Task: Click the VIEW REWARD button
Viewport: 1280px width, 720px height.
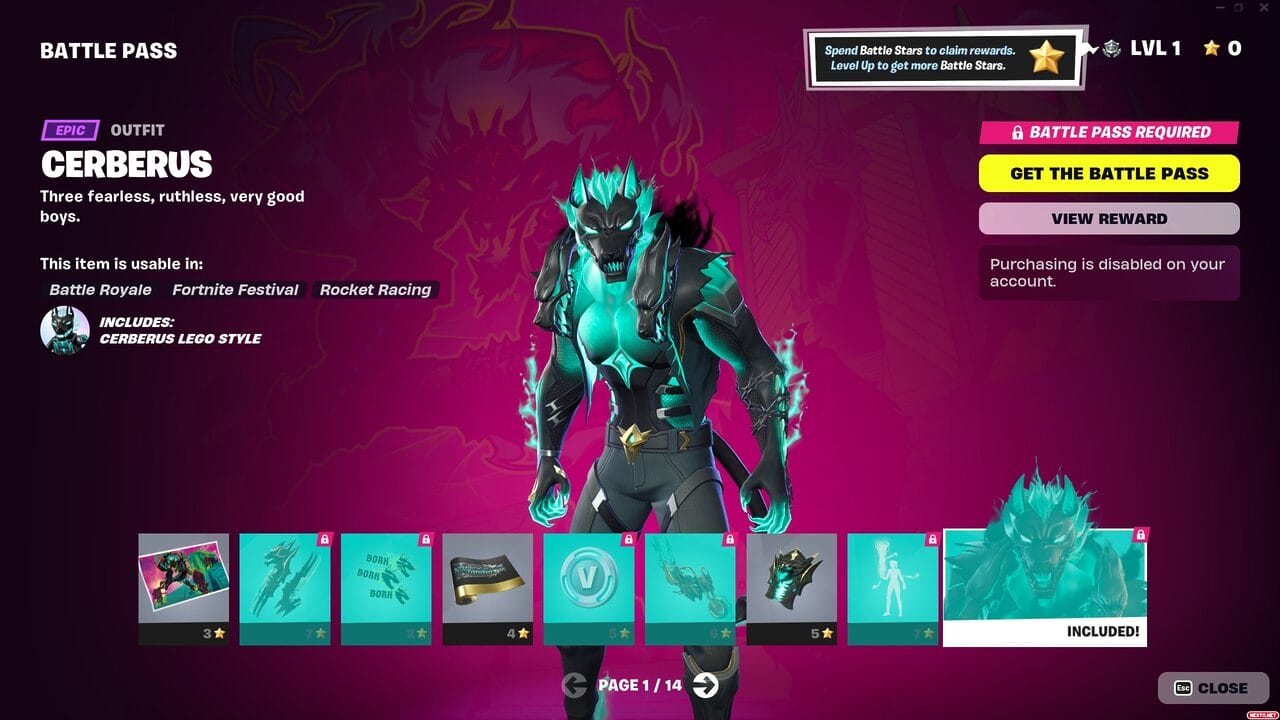Action: [1109, 218]
